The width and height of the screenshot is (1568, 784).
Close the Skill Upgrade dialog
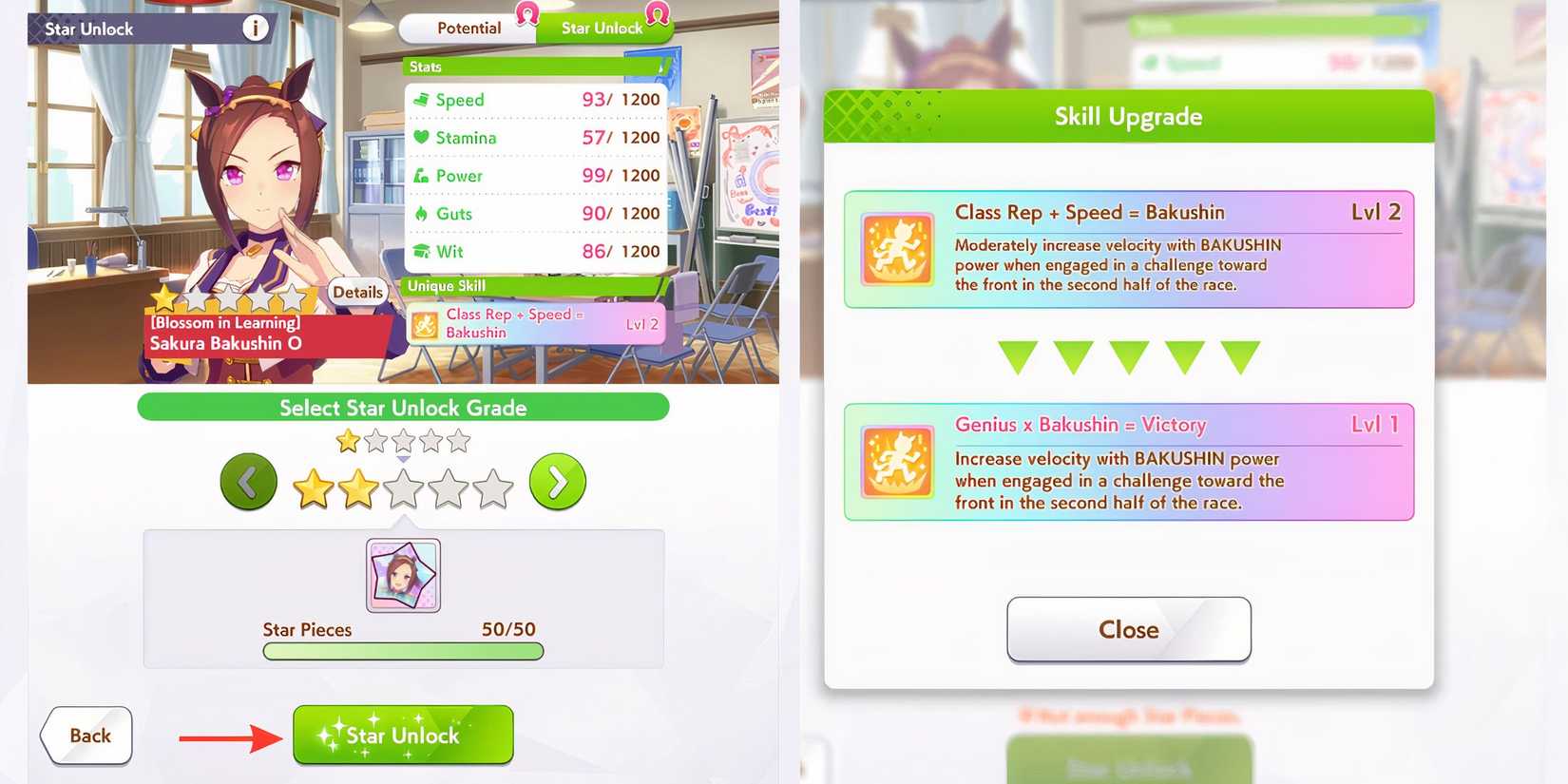click(1128, 629)
